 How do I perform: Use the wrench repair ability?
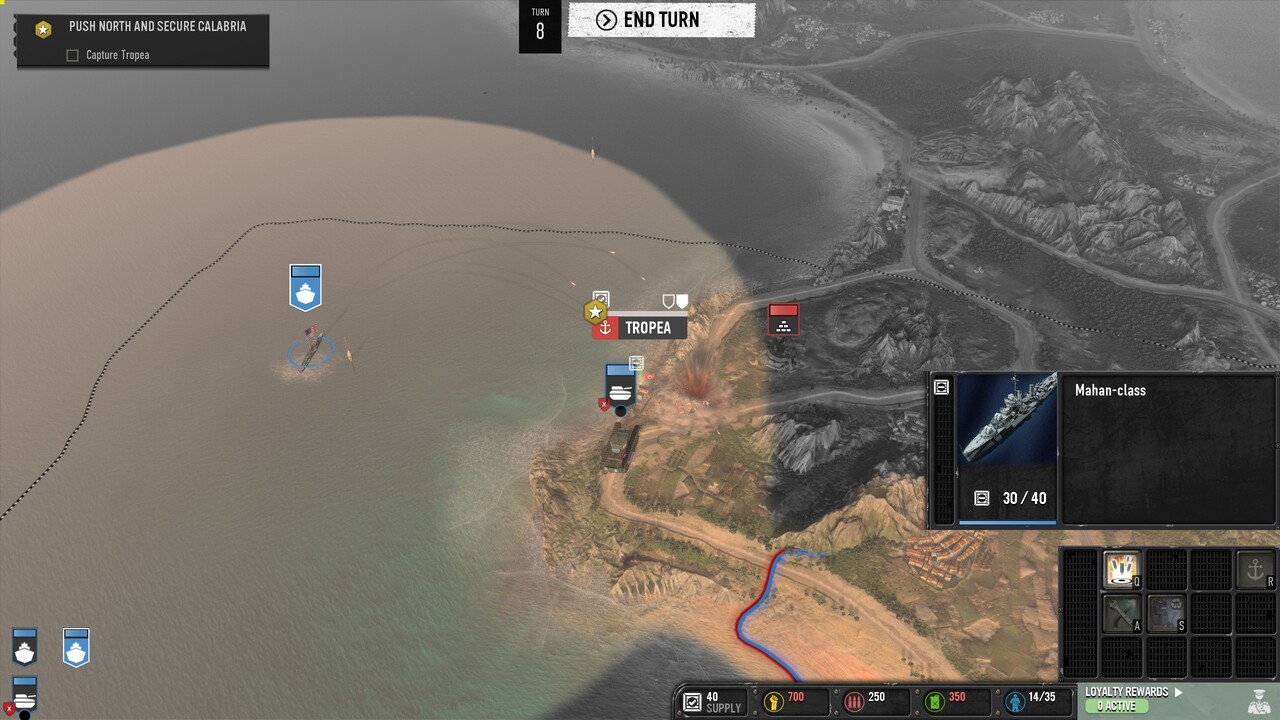1122,613
